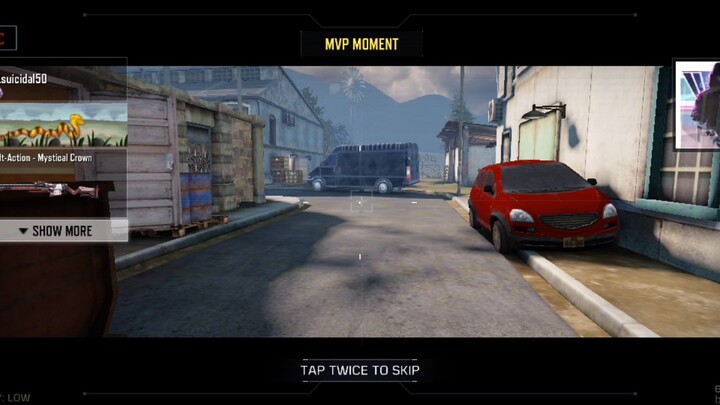720x405 pixels.
Task: Tap the 'Tap Twice to Skip' prompt
Action: (x=360, y=370)
